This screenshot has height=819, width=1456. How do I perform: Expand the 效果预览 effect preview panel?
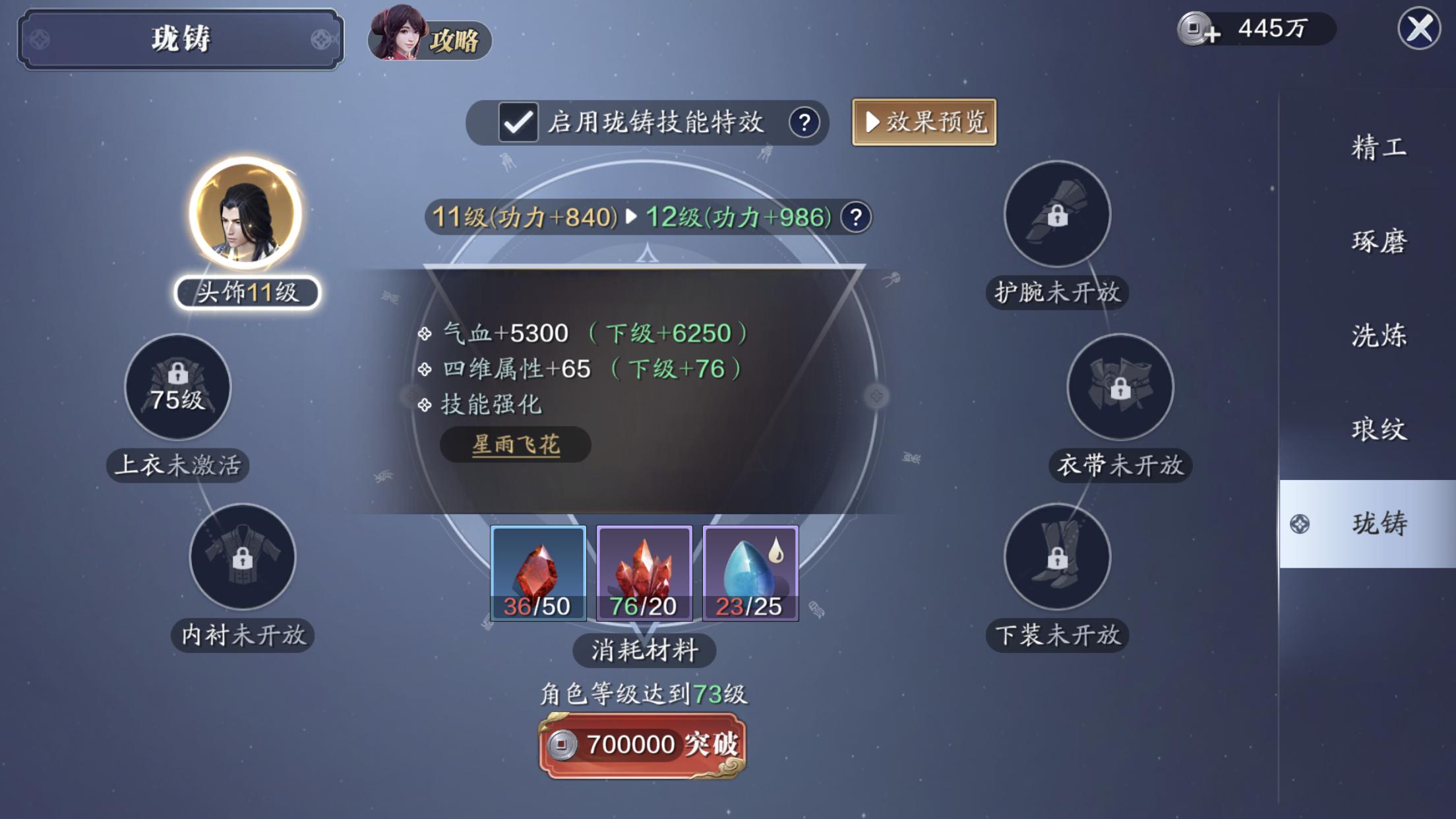pyautogui.click(x=923, y=123)
